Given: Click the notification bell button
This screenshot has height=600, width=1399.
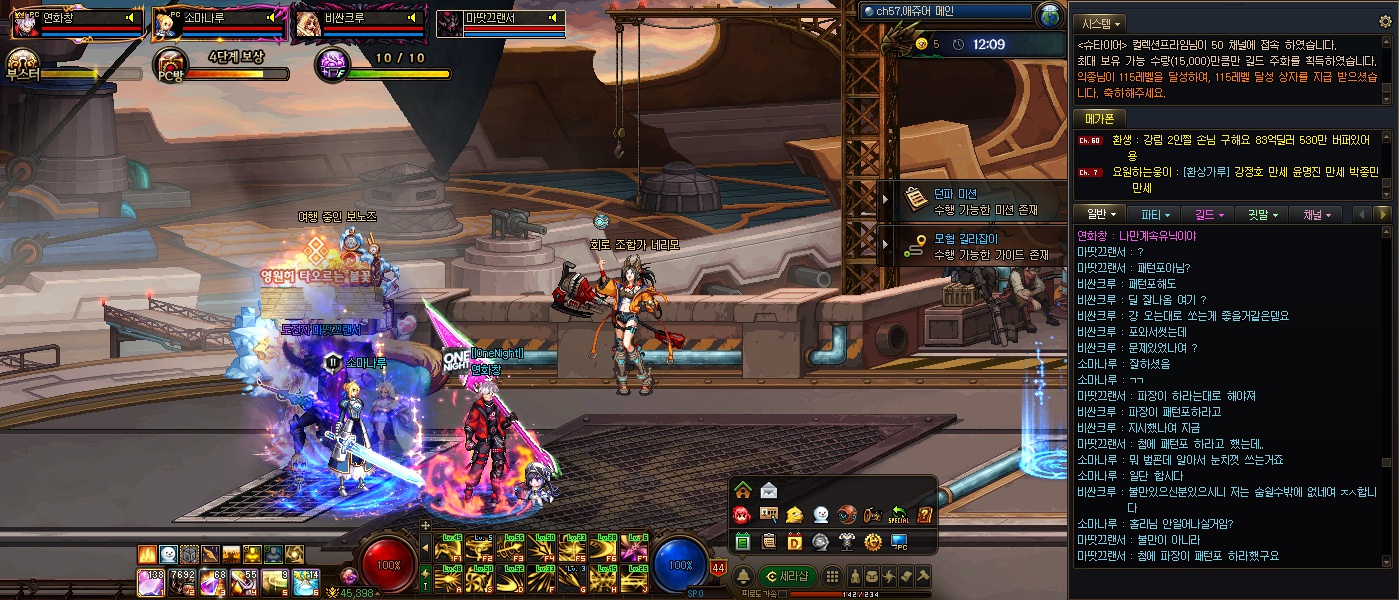Looking at the screenshot, I should point(743,576).
